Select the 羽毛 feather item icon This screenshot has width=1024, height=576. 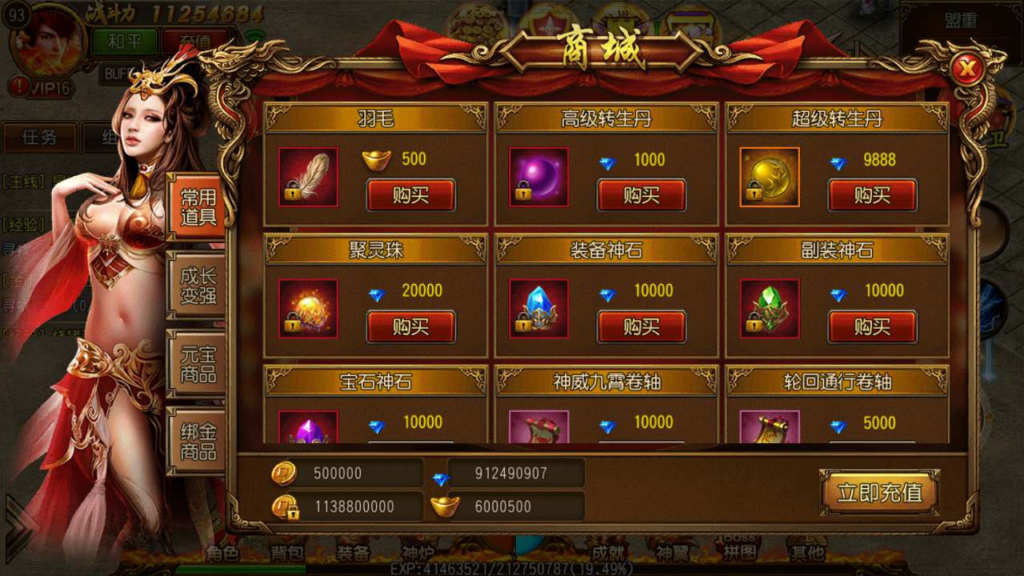307,177
